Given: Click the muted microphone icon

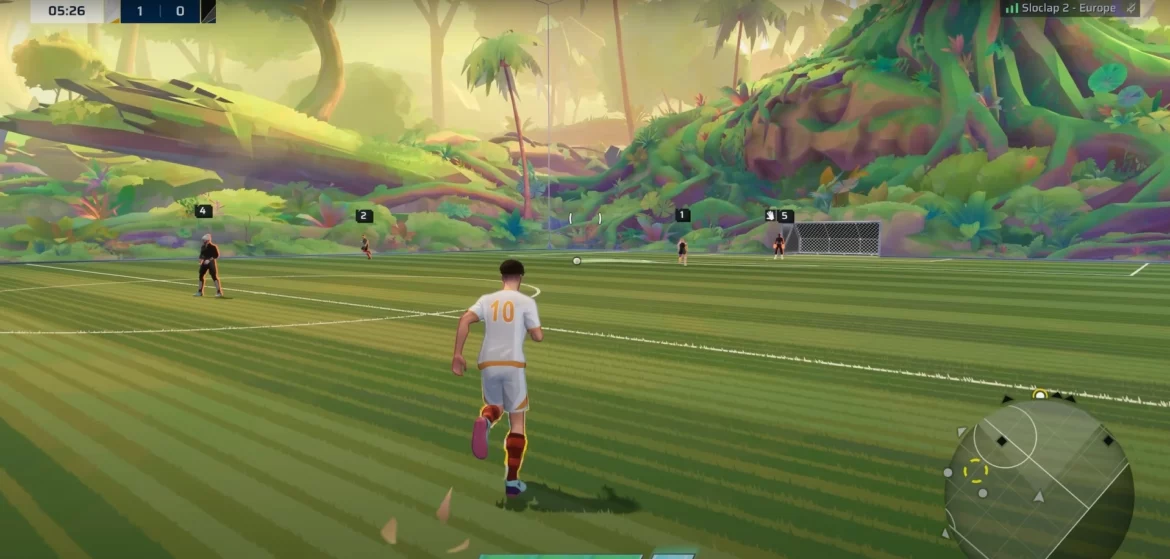Looking at the screenshot, I should tap(1131, 8).
